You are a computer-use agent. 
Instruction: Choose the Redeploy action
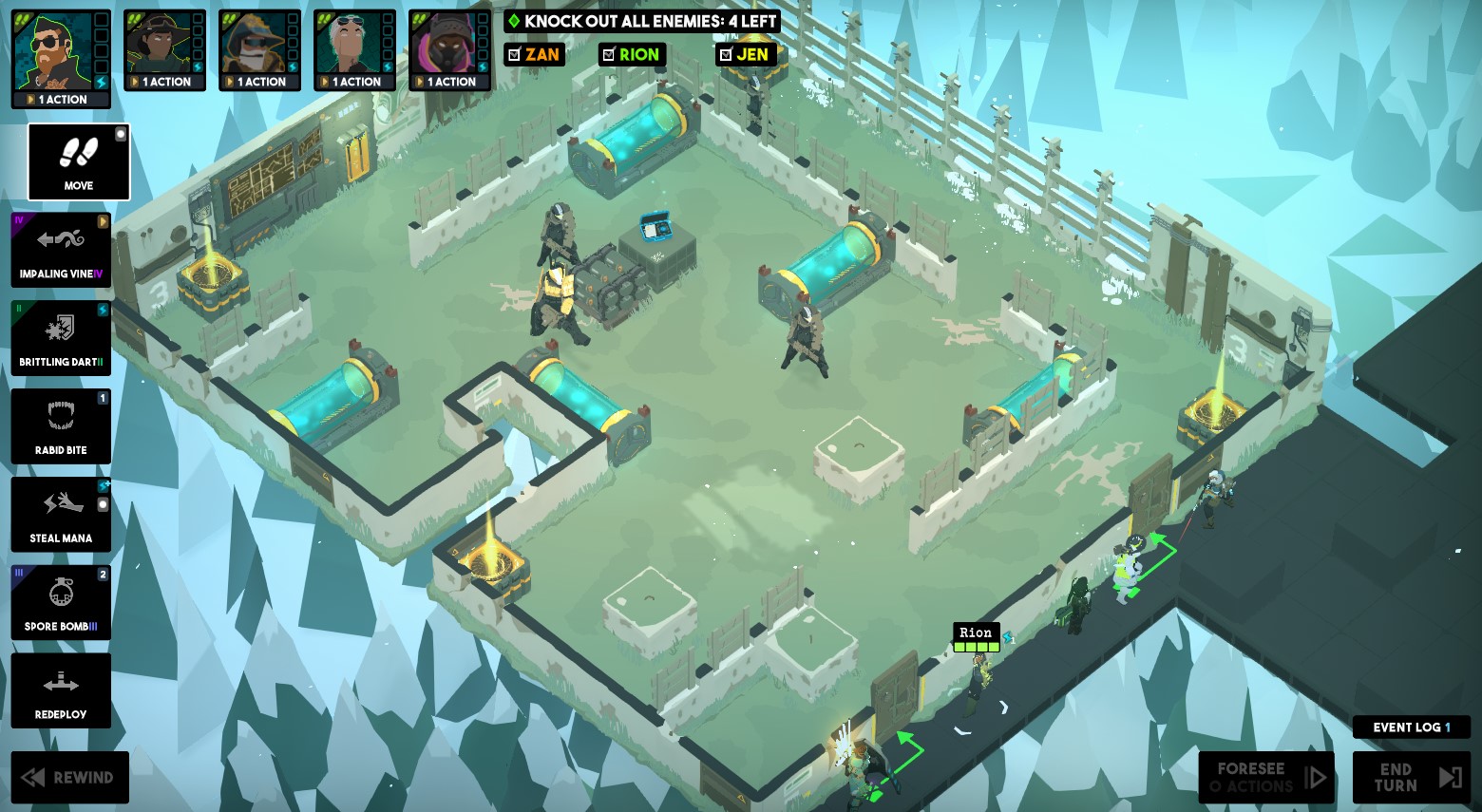click(61, 690)
